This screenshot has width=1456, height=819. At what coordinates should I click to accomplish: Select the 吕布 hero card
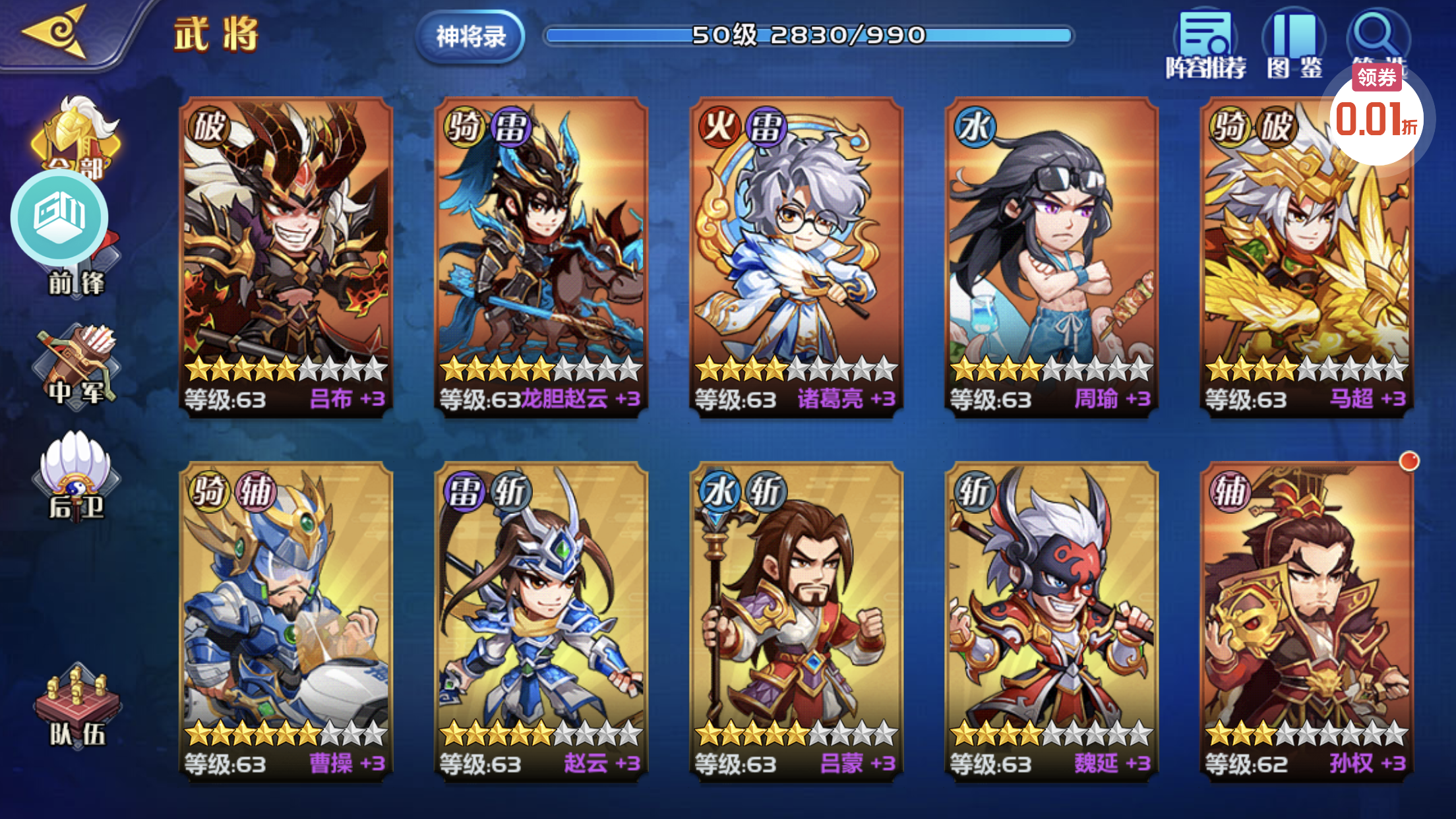coord(286,257)
